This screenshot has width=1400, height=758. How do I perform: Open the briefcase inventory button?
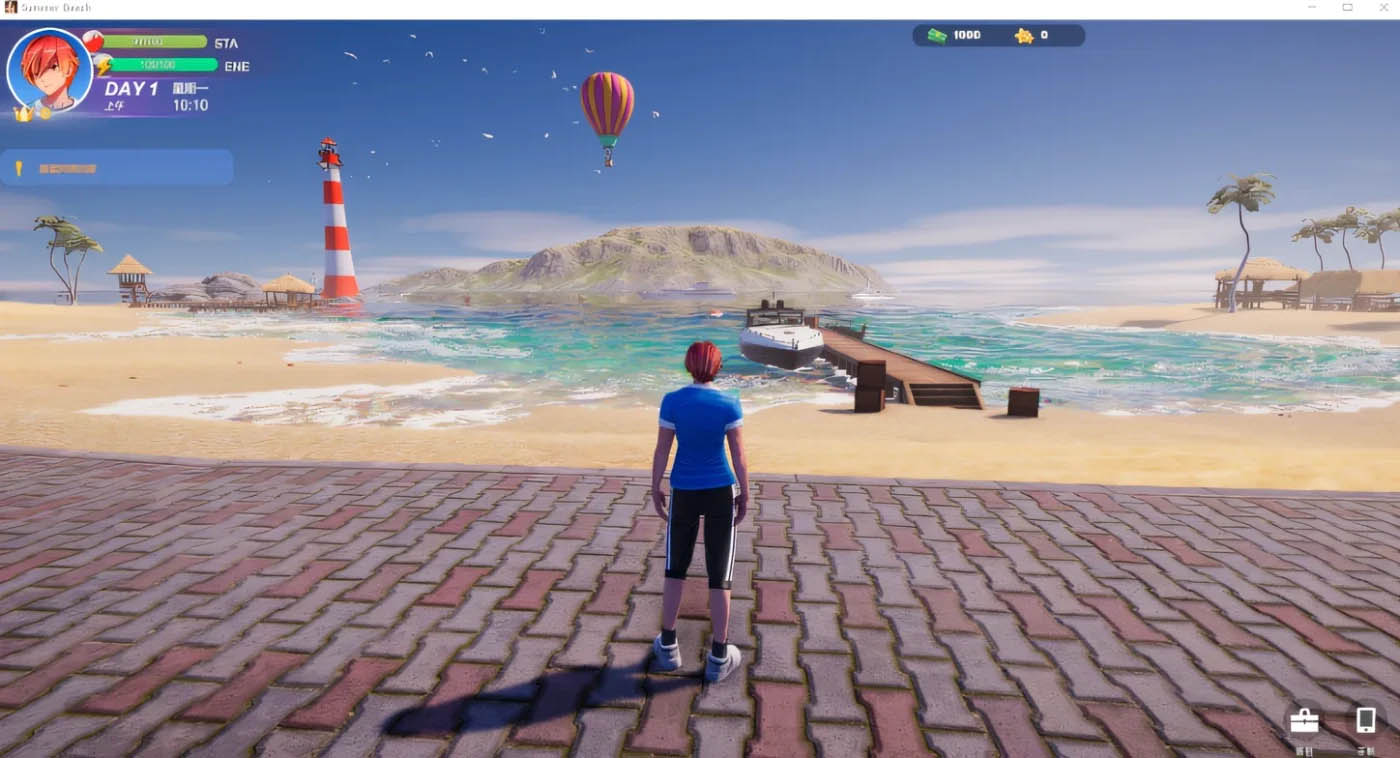(x=1304, y=721)
